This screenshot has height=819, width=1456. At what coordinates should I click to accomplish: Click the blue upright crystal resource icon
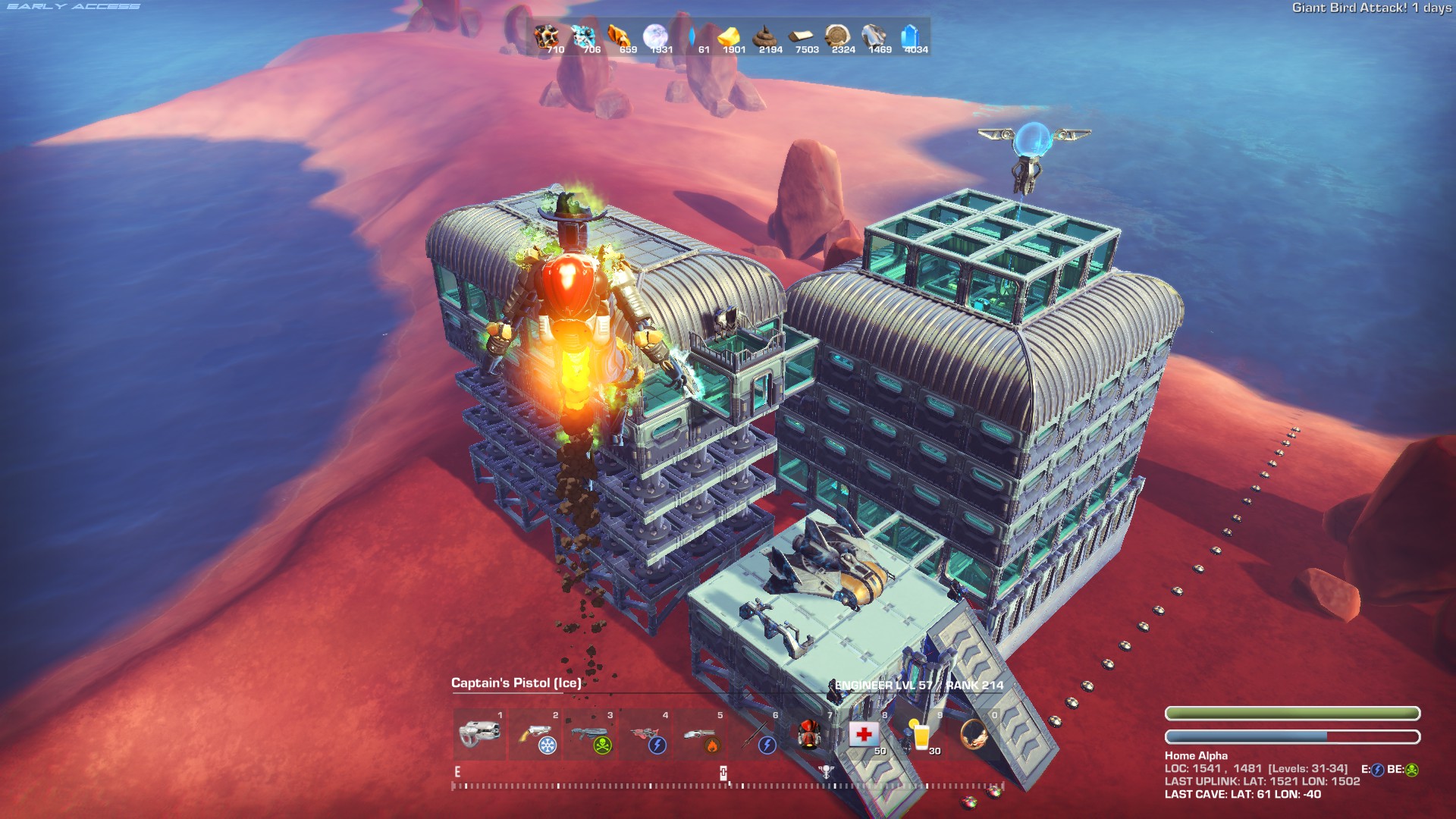click(910, 36)
